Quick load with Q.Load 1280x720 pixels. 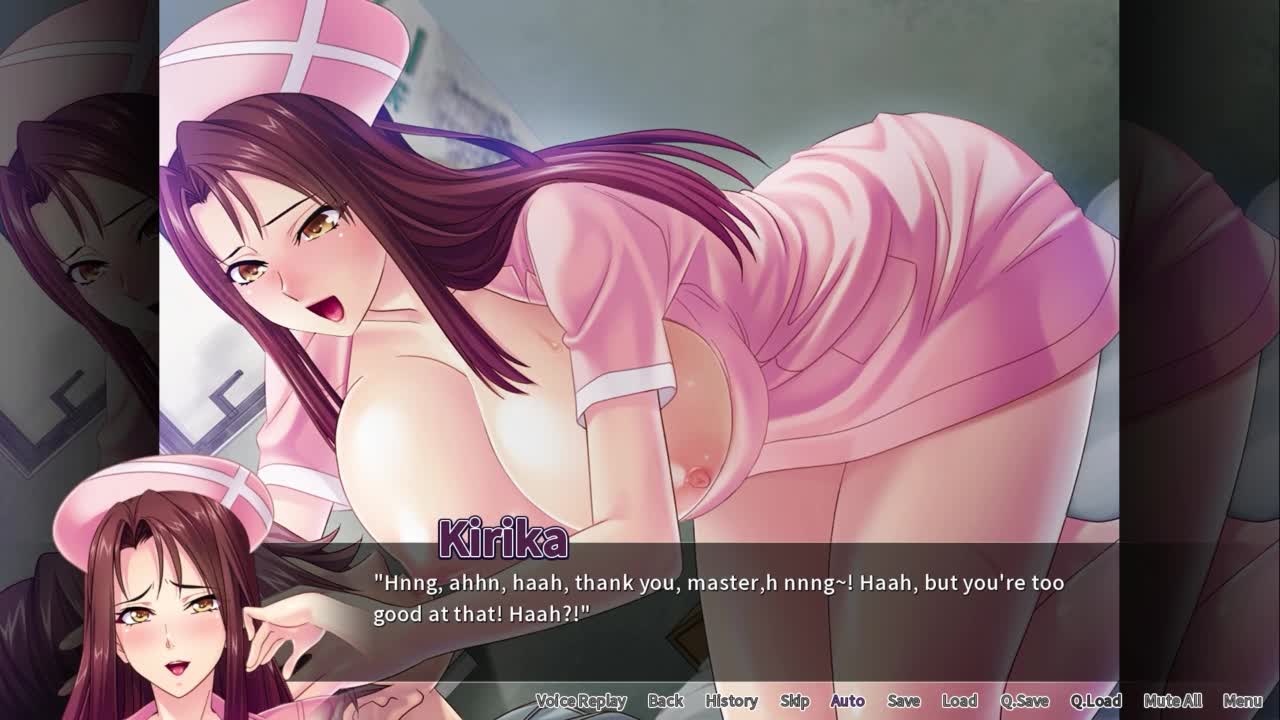pyautogui.click(x=1096, y=701)
